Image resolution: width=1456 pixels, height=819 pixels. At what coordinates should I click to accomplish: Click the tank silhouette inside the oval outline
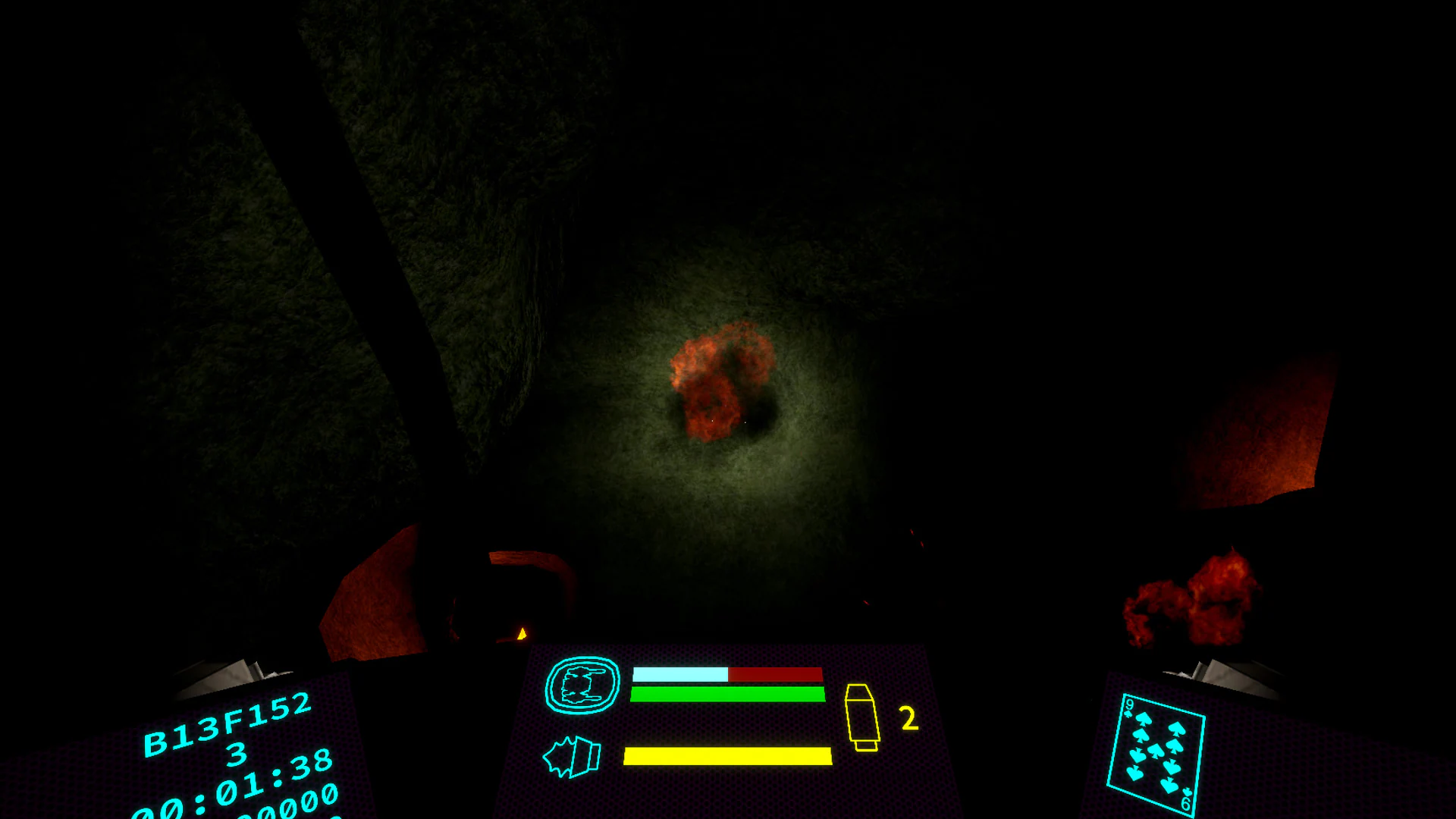click(x=581, y=685)
